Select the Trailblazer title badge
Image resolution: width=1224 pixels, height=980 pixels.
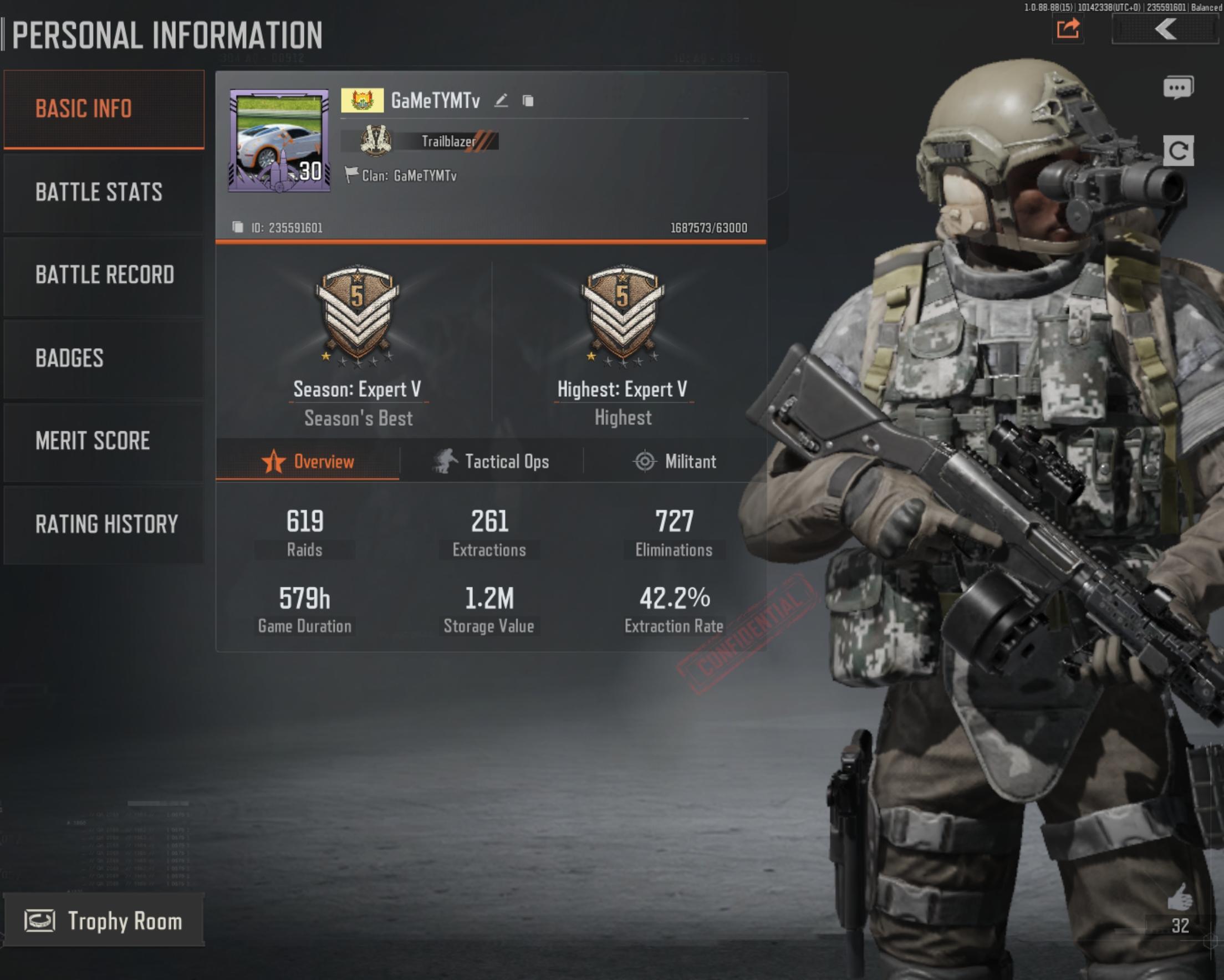420,141
